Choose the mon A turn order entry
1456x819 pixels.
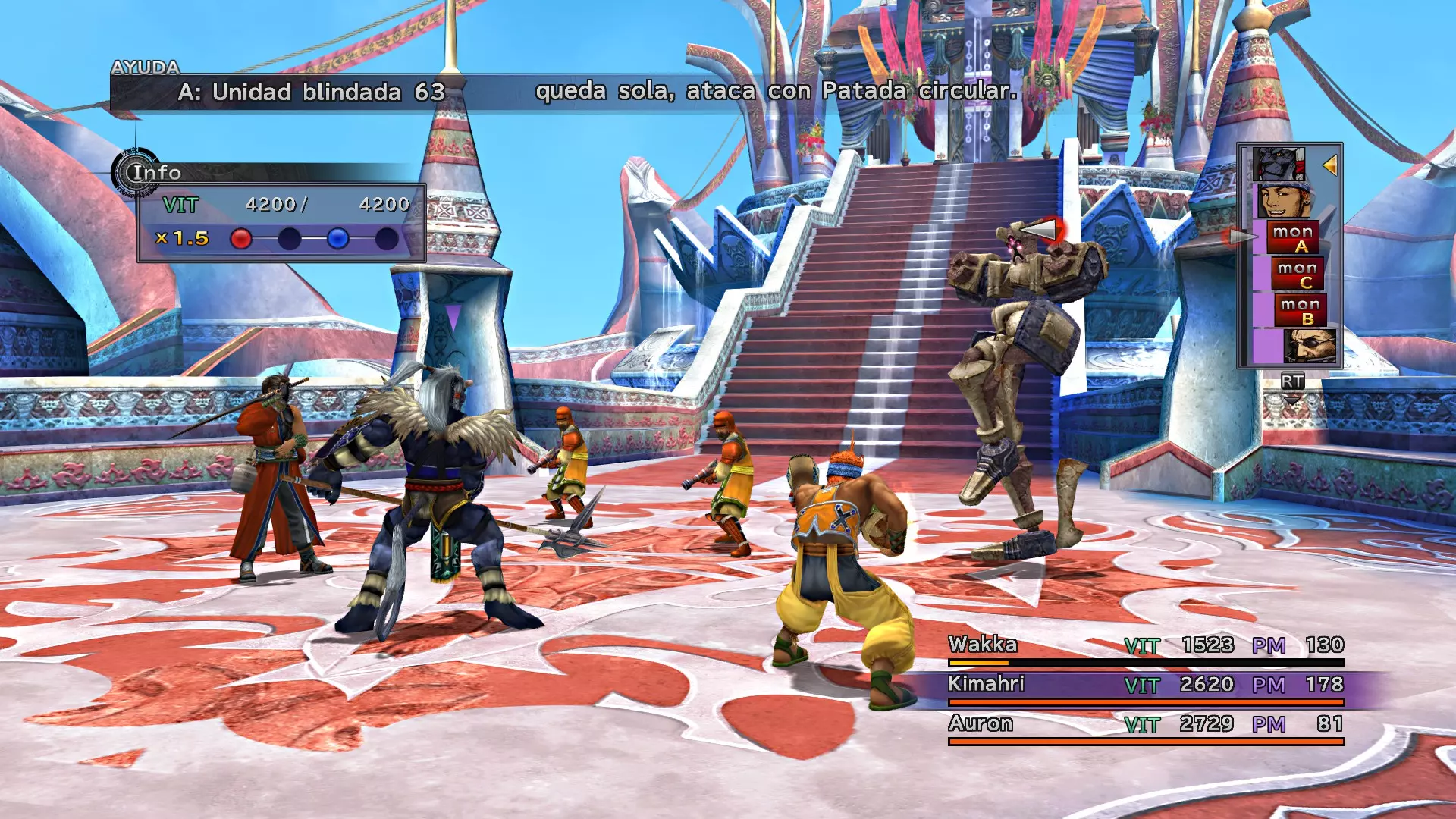tap(1293, 238)
